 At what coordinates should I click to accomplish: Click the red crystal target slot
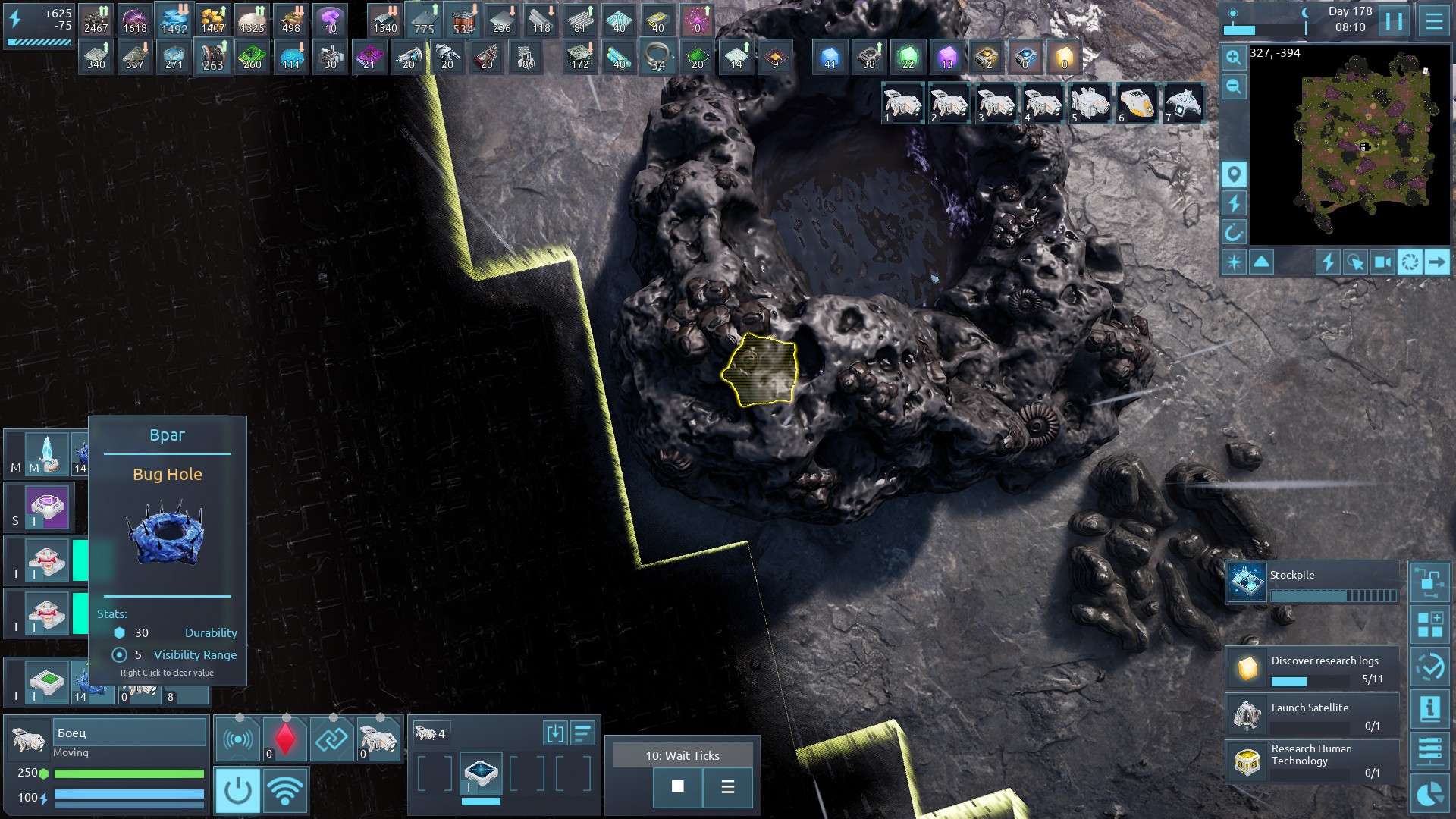(285, 739)
